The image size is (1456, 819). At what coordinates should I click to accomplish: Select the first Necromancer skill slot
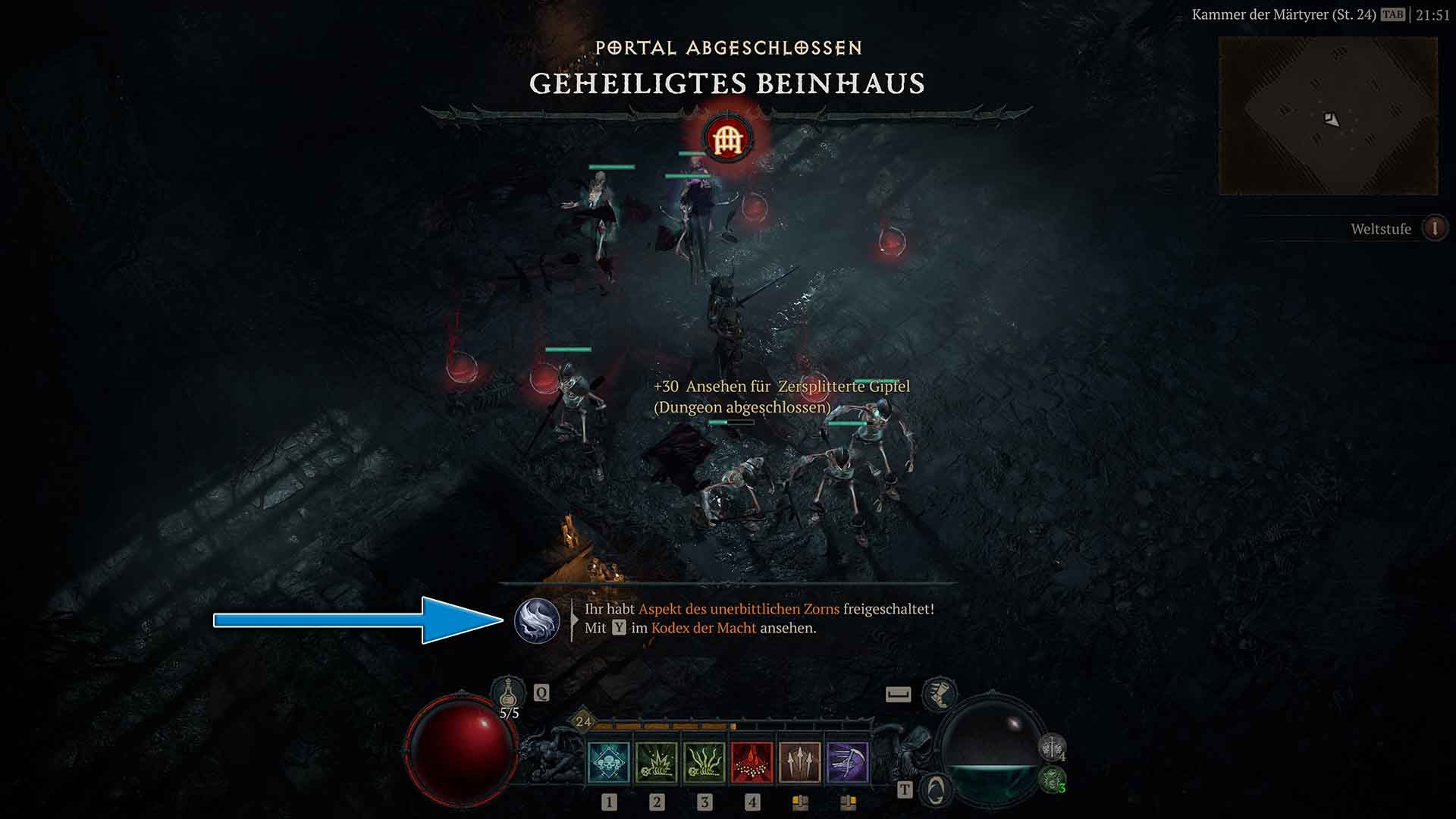(609, 761)
